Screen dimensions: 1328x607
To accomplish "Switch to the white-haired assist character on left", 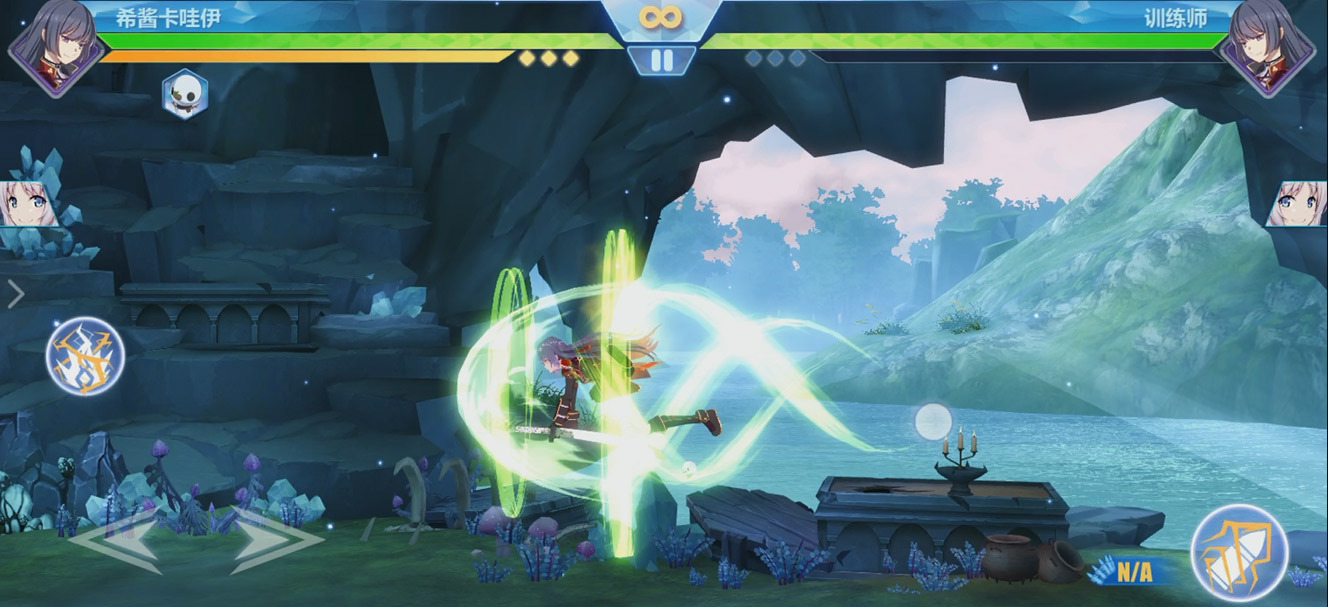I will [27, 203].
